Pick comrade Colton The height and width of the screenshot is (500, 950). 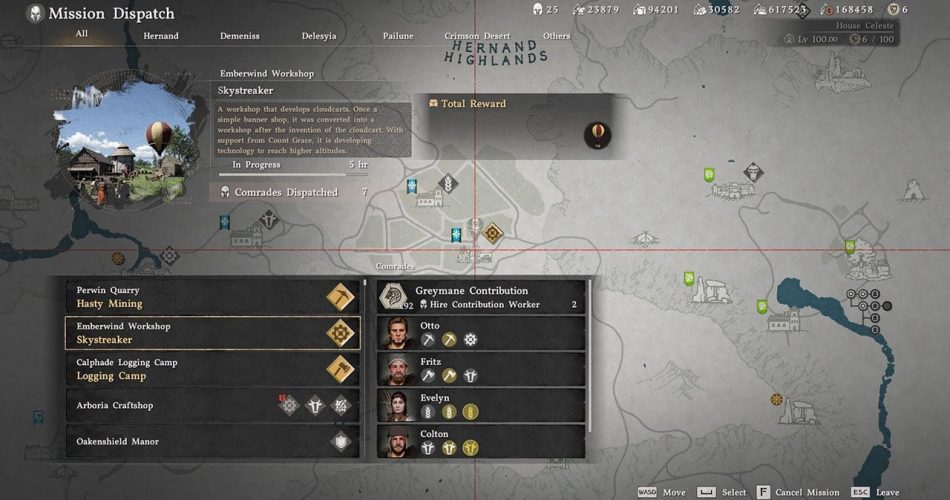coord(481,441)
